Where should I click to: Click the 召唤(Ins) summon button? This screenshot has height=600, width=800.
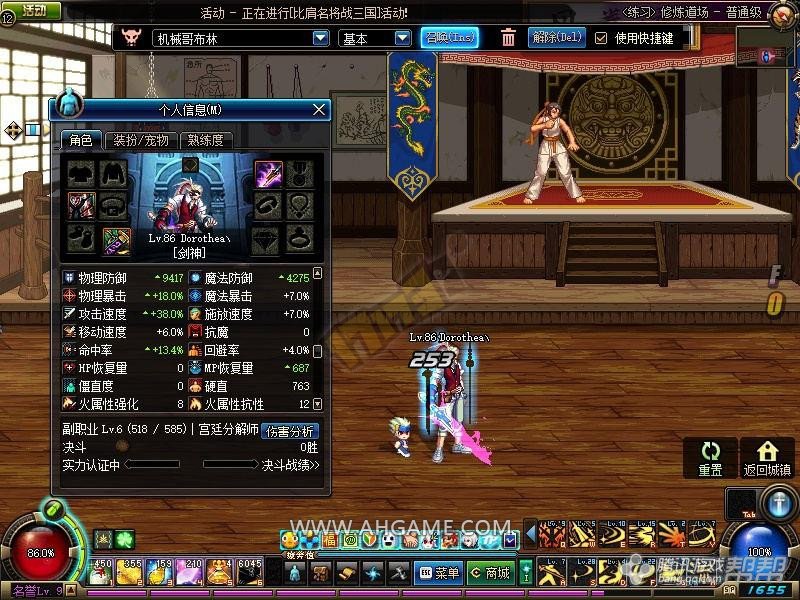(x=449, y=38)
